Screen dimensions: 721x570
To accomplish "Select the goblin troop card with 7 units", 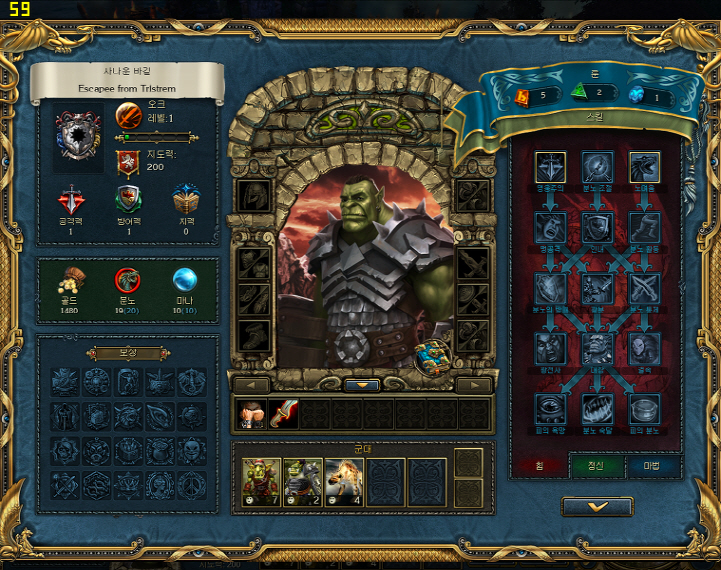I will pyautogui.click(x=260, y=481).
